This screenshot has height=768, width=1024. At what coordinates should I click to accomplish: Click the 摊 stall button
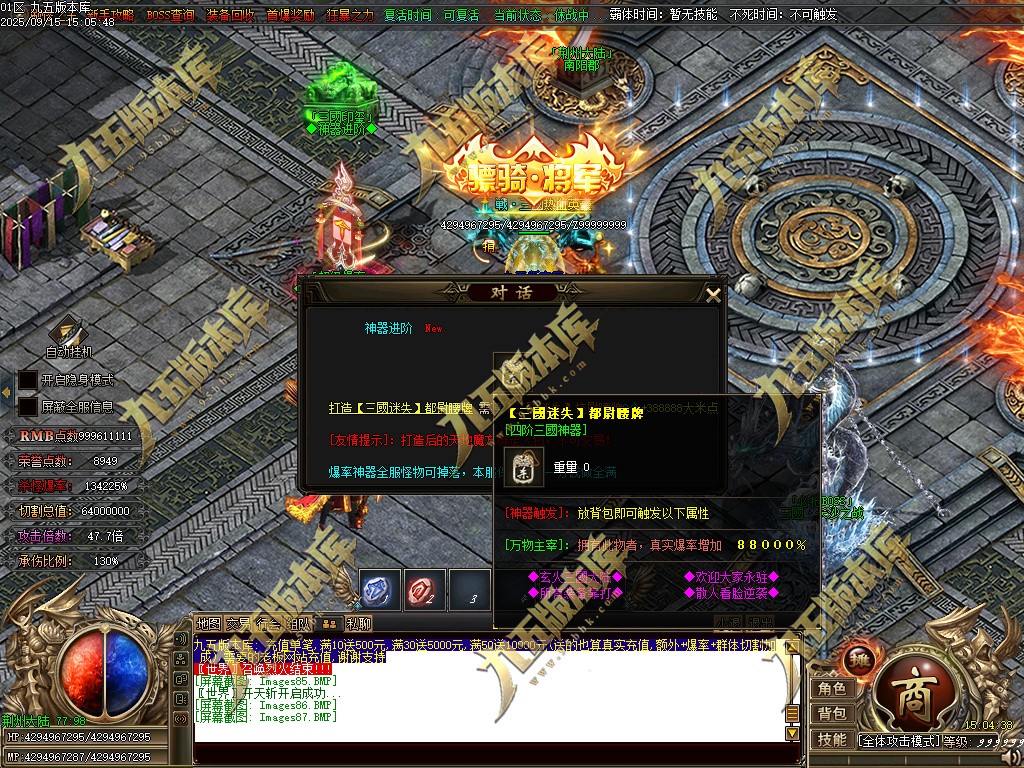860,659
